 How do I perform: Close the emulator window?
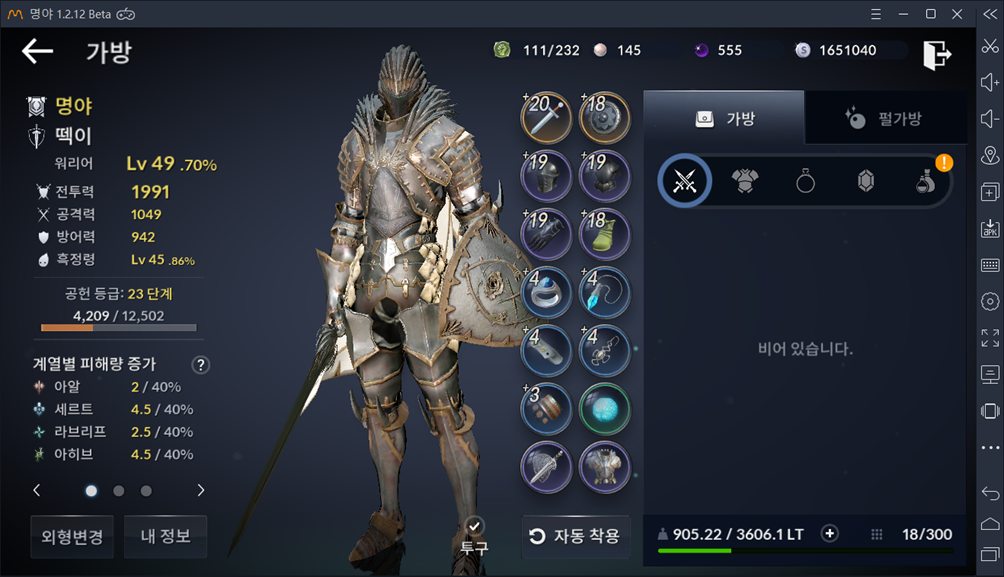(x=958, y=14)
